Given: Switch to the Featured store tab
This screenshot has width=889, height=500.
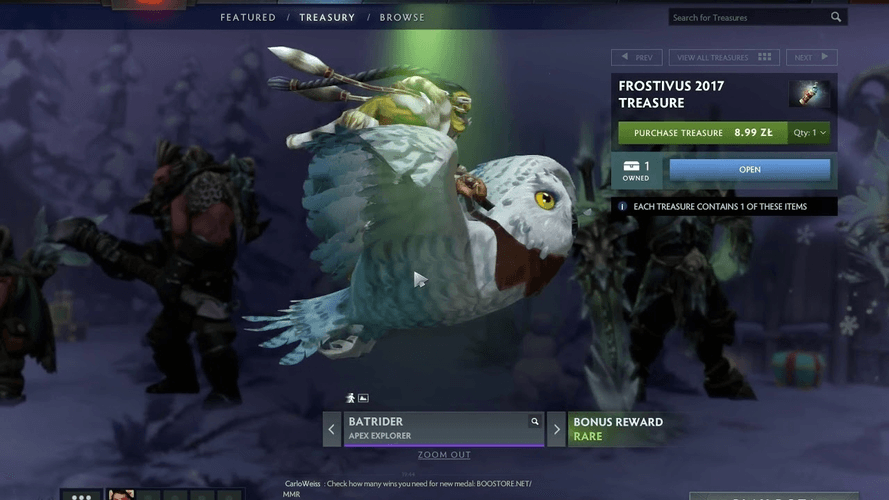Looking at the screenshot, I should point(248,17).
